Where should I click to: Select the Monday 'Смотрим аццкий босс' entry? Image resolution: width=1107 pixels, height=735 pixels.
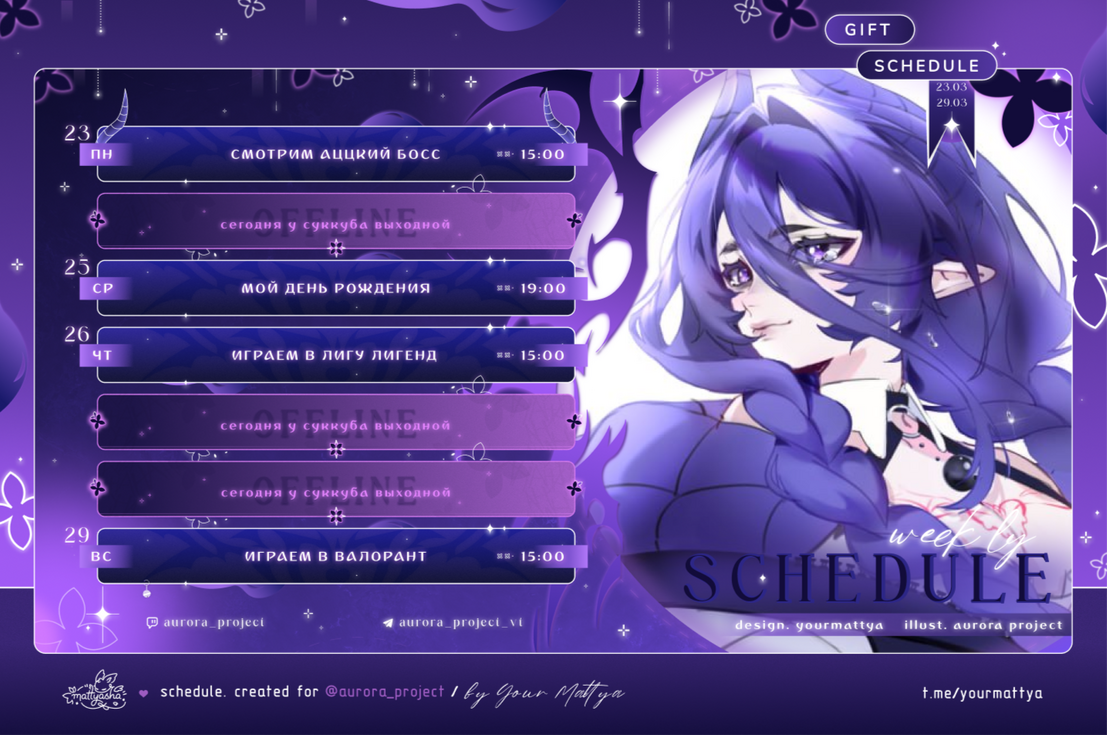[x=336, y=154]
